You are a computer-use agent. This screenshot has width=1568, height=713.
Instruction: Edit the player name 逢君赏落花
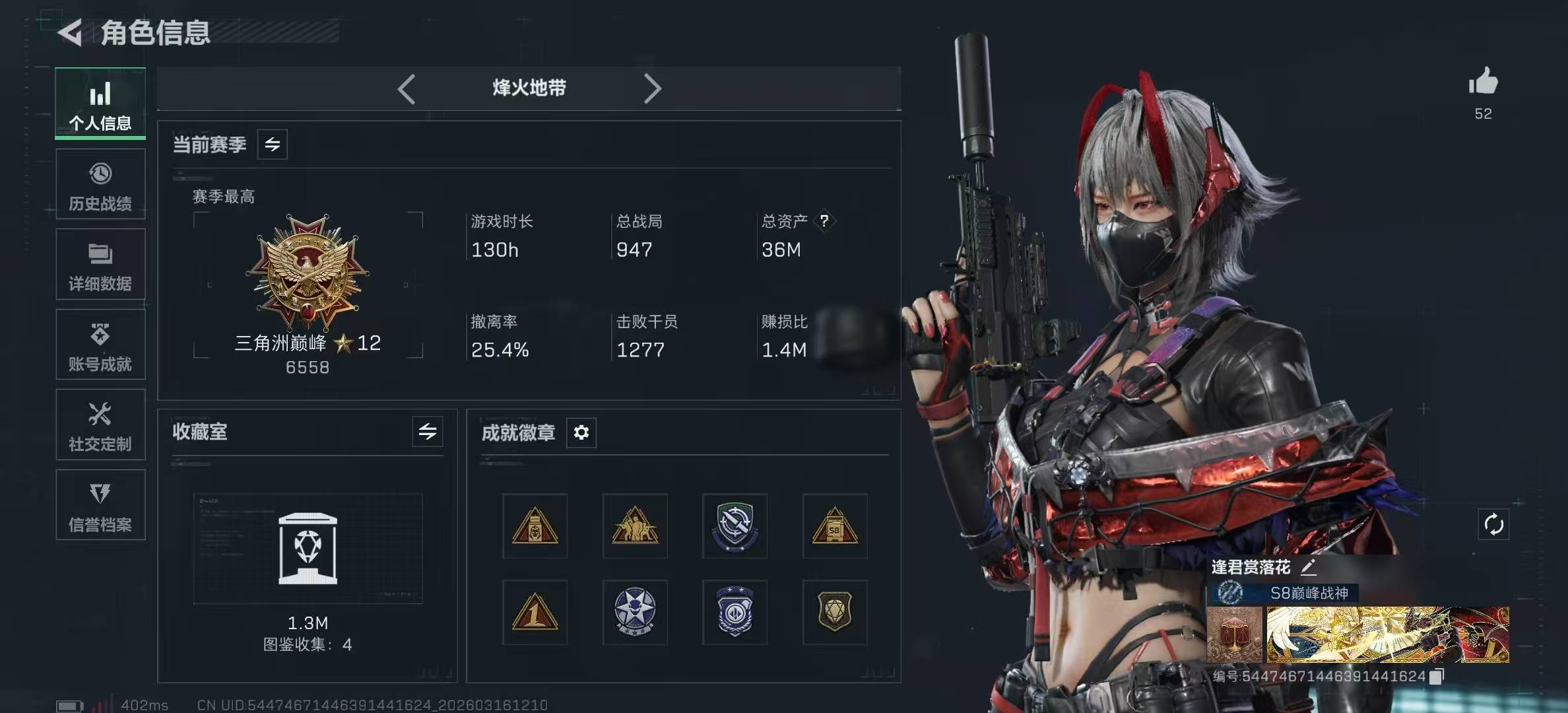[1309, 566]
